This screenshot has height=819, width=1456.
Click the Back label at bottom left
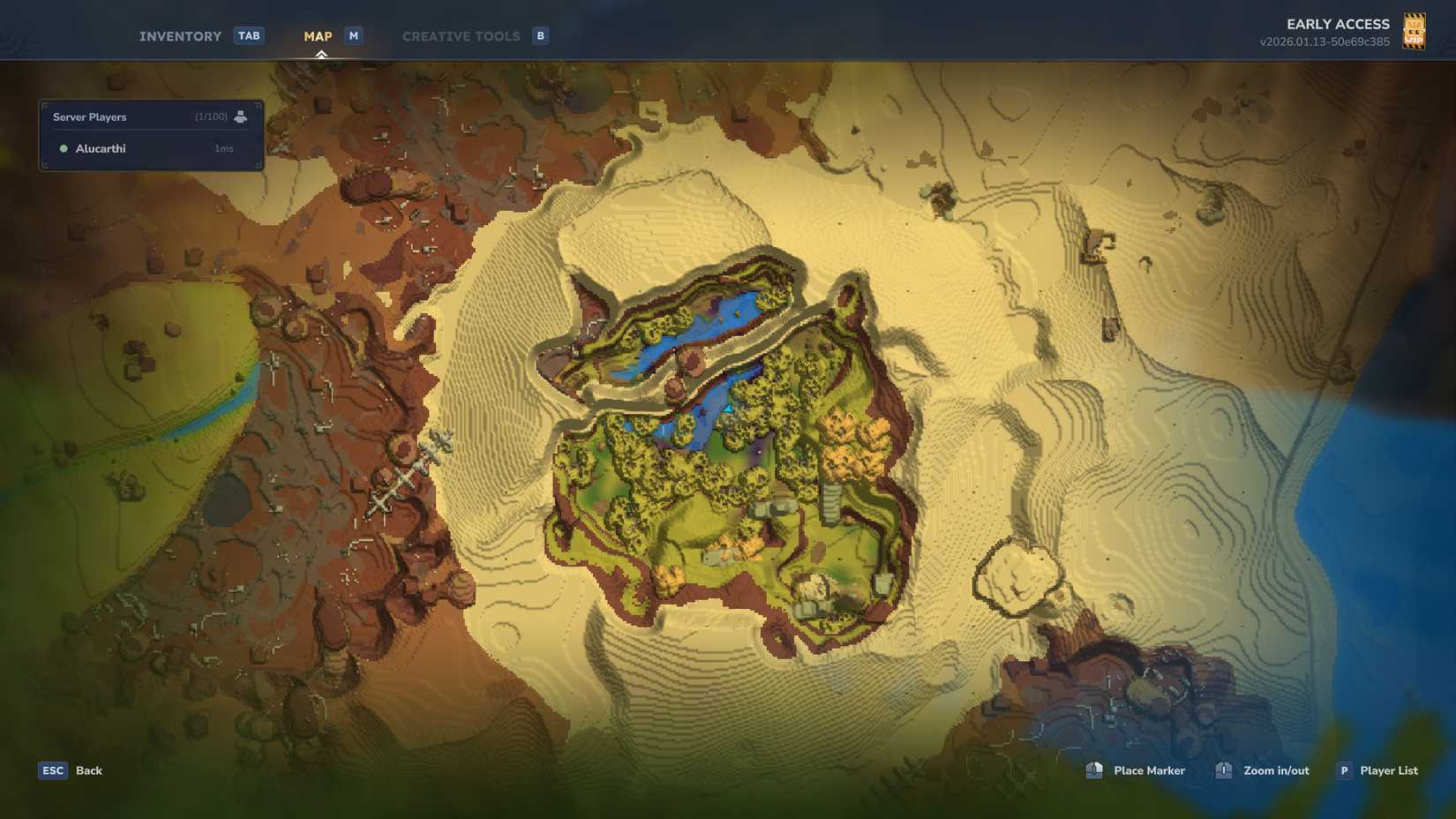tap(87, 770)
